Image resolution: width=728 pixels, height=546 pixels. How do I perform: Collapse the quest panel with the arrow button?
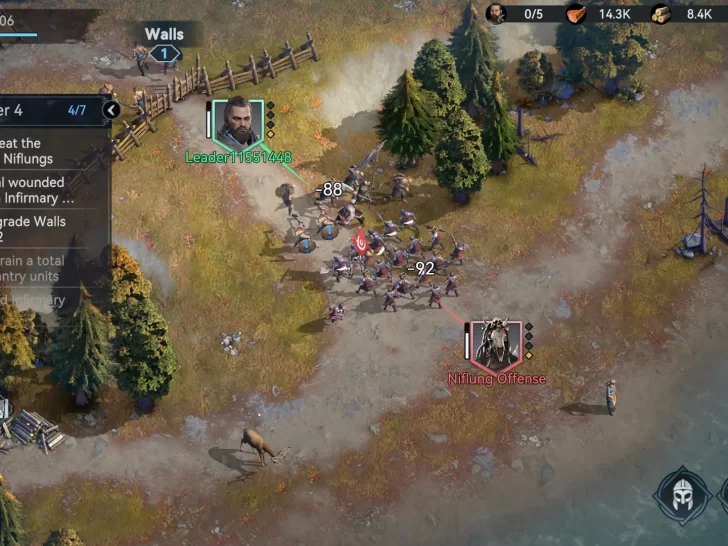112,110
